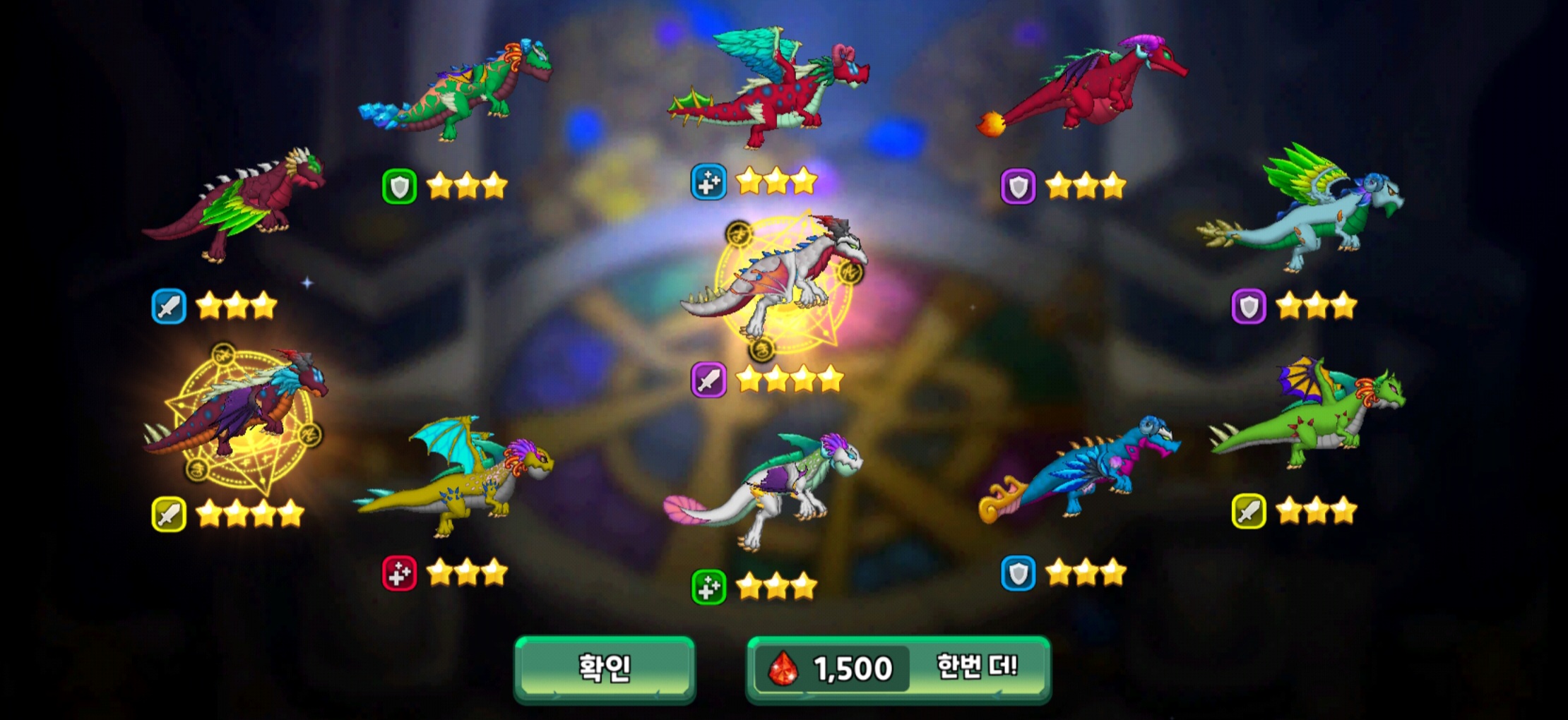
Task: Pick the red spotted dragon with teal wings
Action: [x=770, y=88]
